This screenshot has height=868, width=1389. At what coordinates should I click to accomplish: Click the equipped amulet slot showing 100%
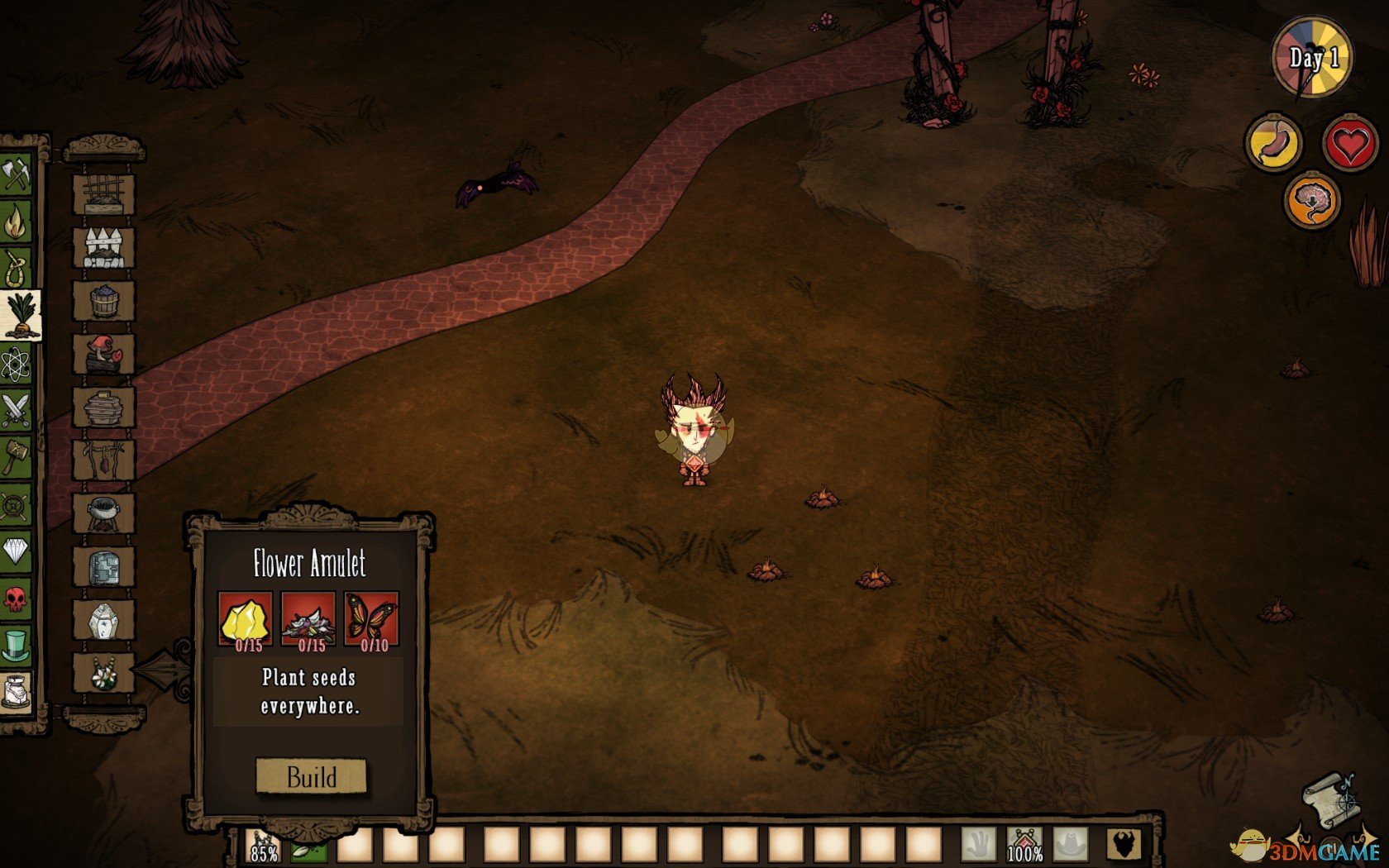pyautogui.click(x=1024, y=847)
